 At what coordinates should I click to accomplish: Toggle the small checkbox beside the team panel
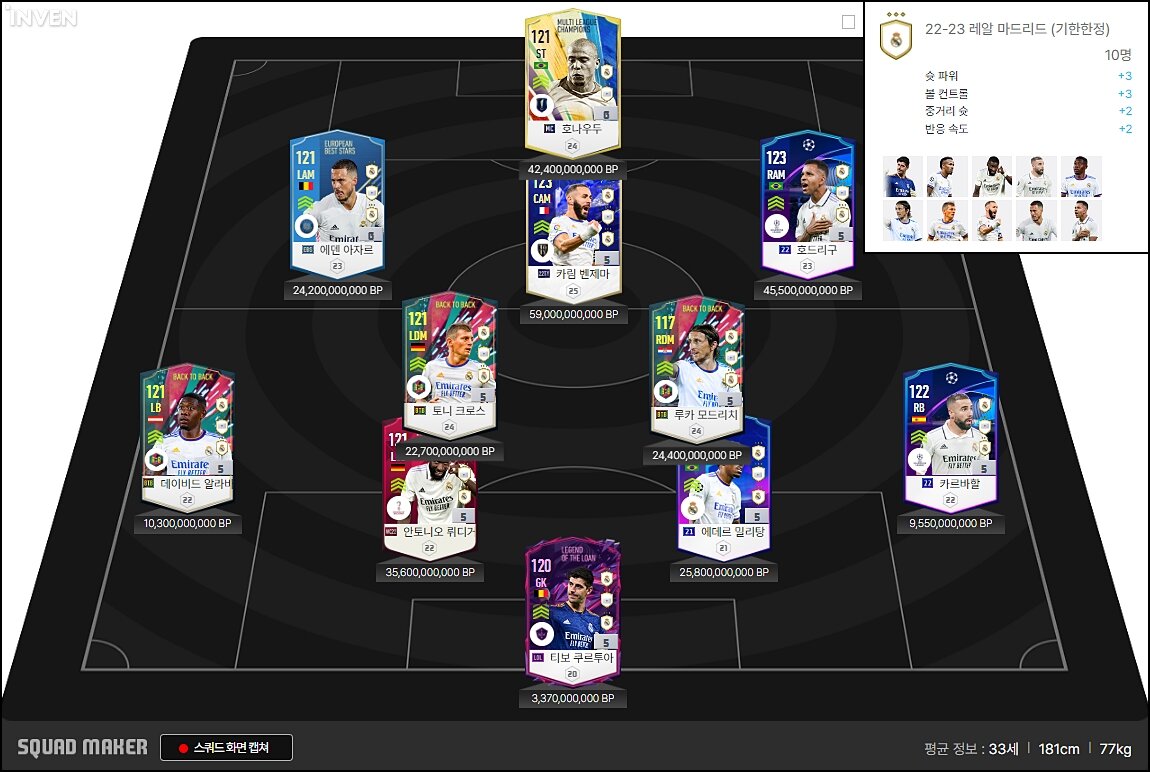(x=848, y=22)
